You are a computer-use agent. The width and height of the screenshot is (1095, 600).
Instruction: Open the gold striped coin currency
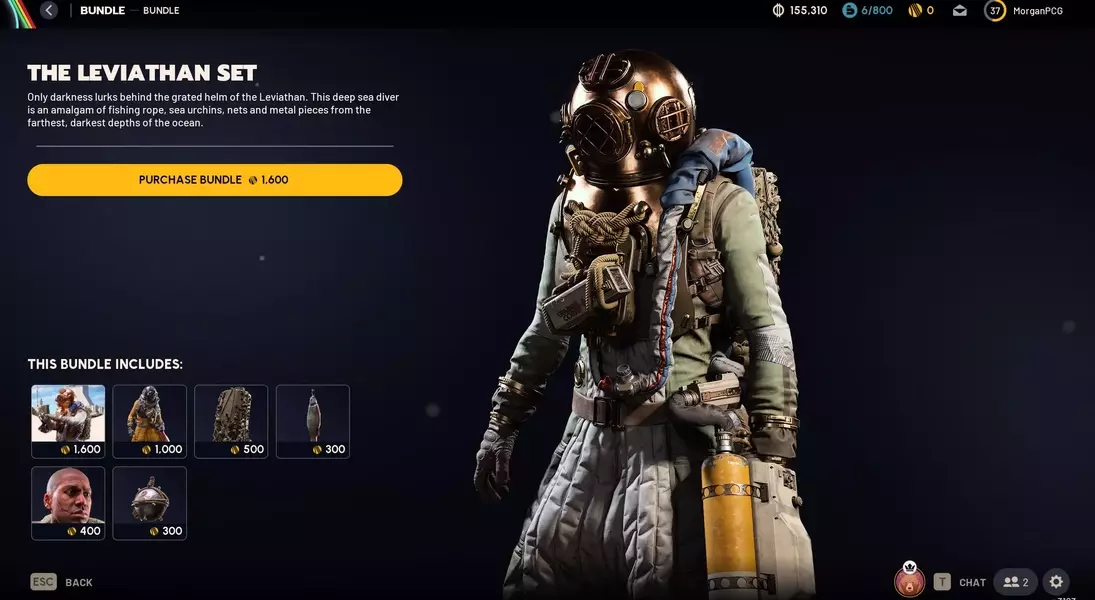pos(920,11)
